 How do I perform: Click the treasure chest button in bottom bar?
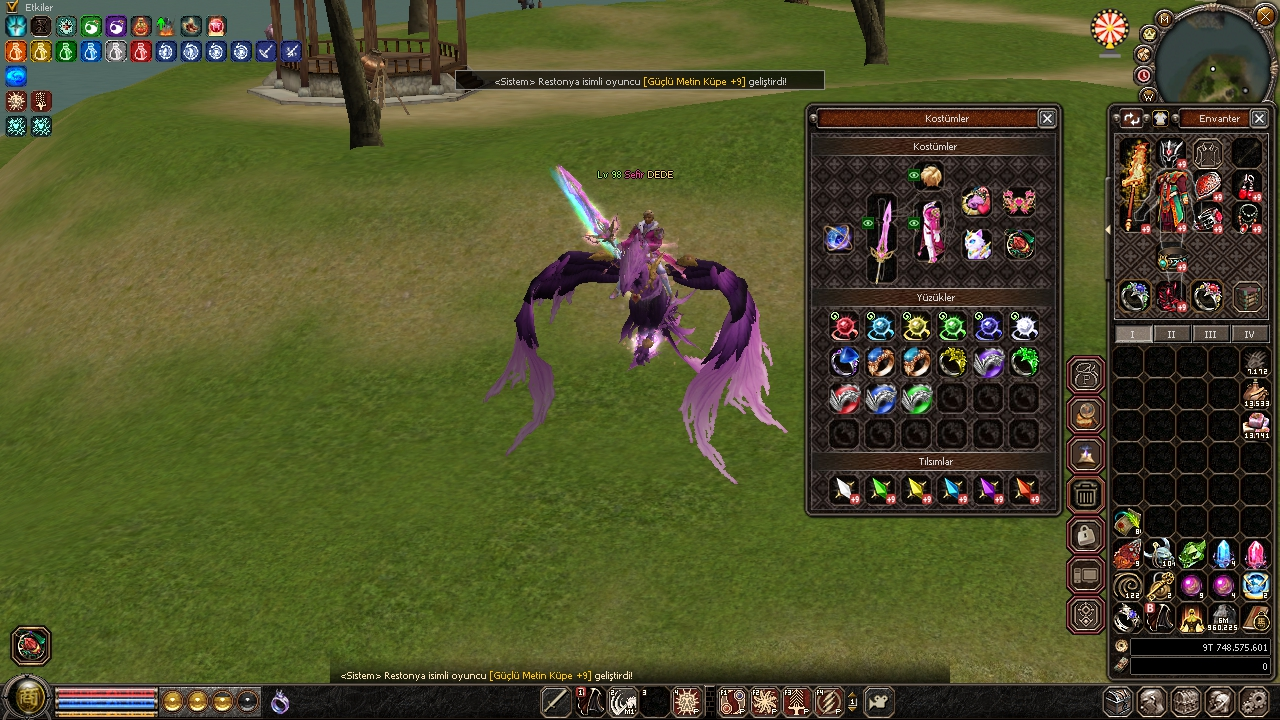pyautogui.click(x=1118, y=701)
